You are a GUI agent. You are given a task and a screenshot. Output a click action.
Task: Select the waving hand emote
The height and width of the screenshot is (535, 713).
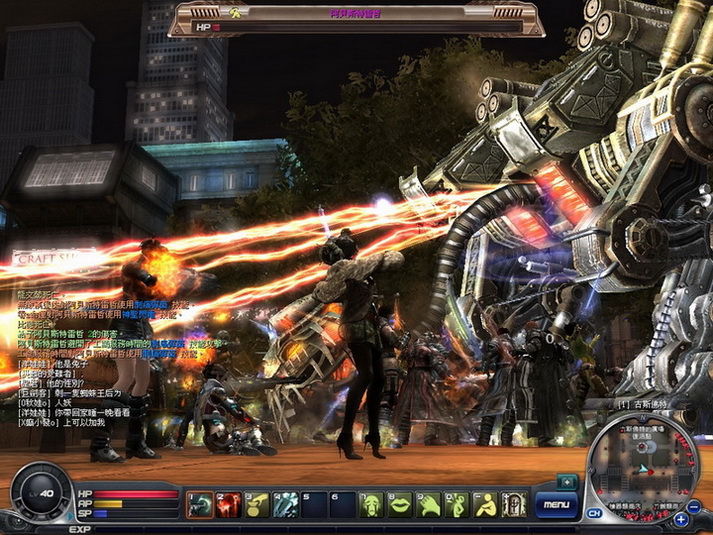tap(429, 505)
